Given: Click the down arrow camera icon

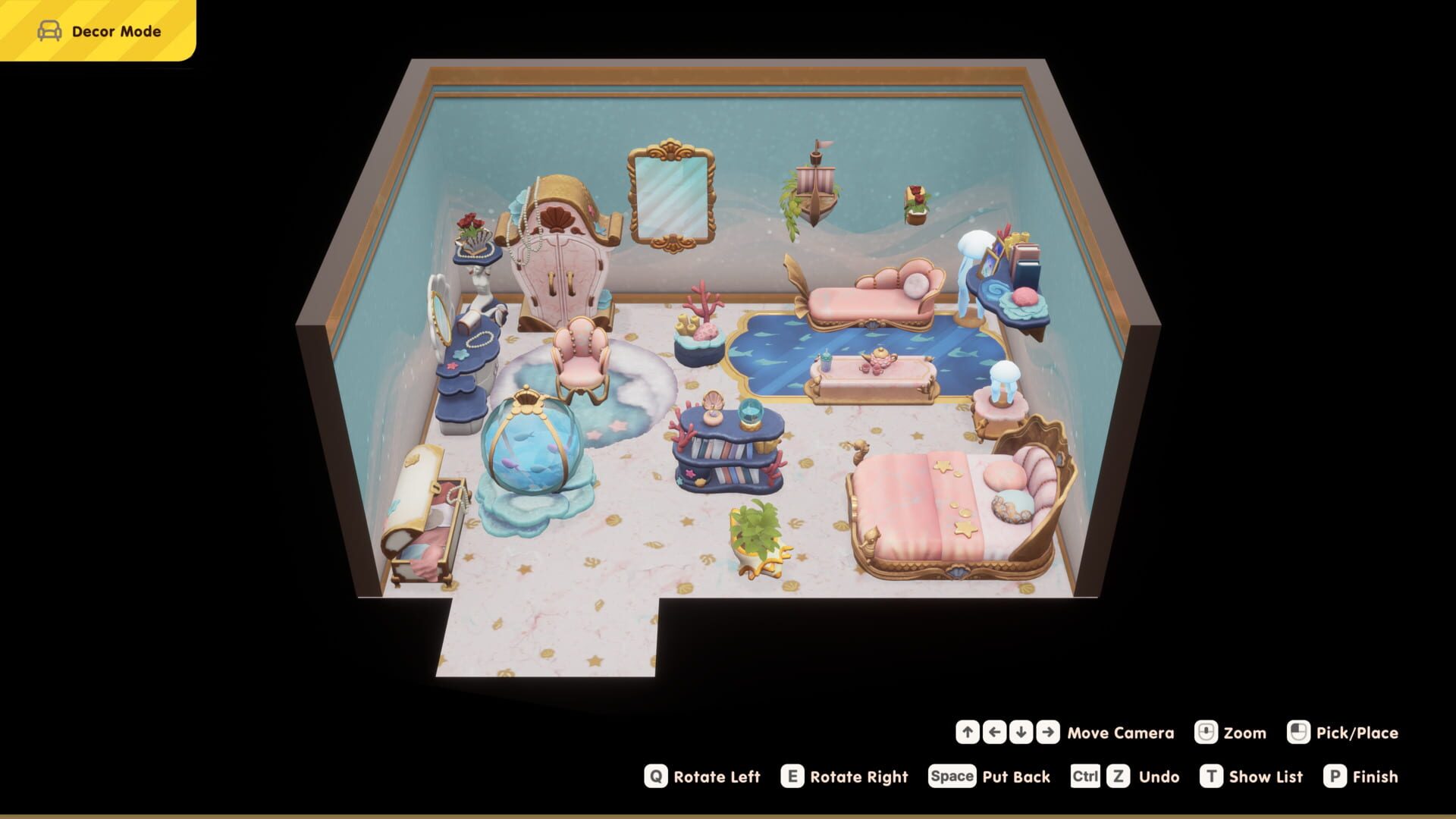Looking at the screenshot, I should coord(1021,733).
